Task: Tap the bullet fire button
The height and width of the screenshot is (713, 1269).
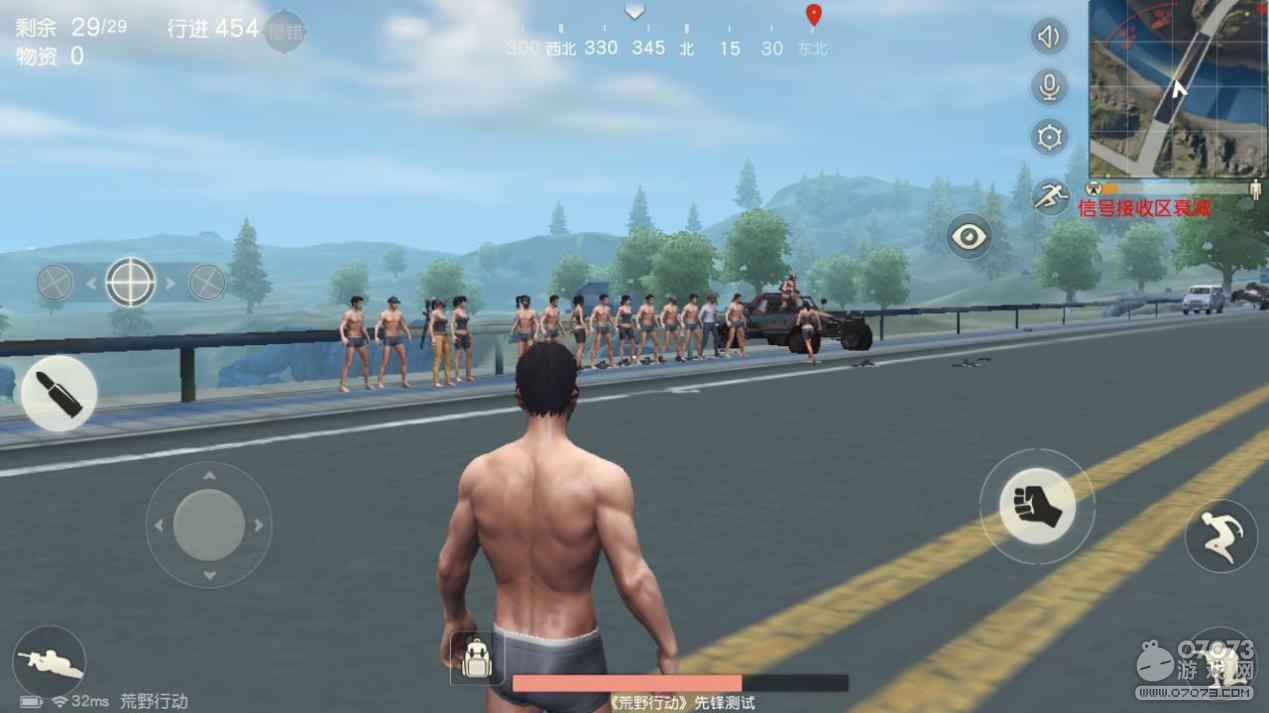Action: pos(59,393)
